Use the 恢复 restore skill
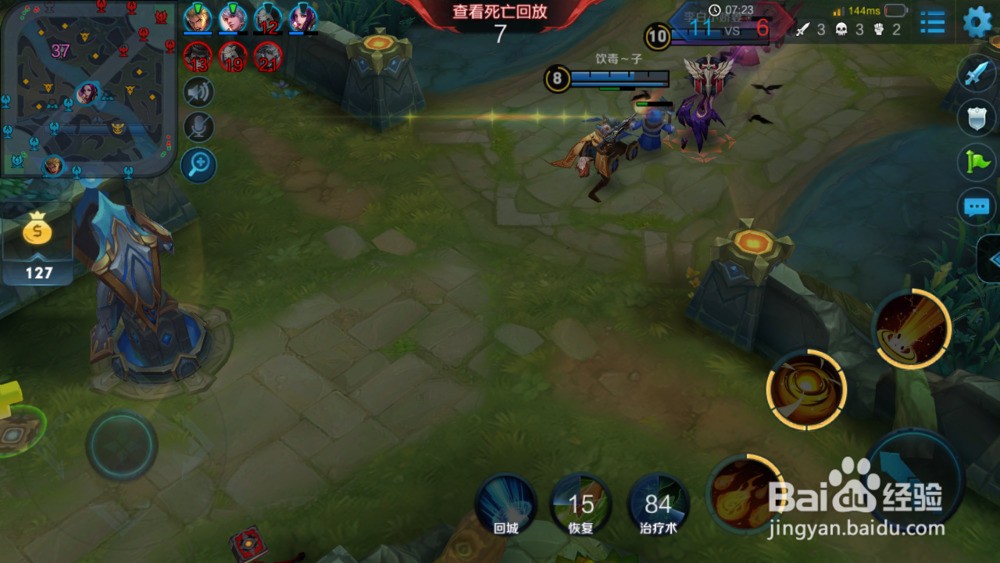The height and width of the screenshot is (563, 1000). pyautogui.click(x=582, y=504)
